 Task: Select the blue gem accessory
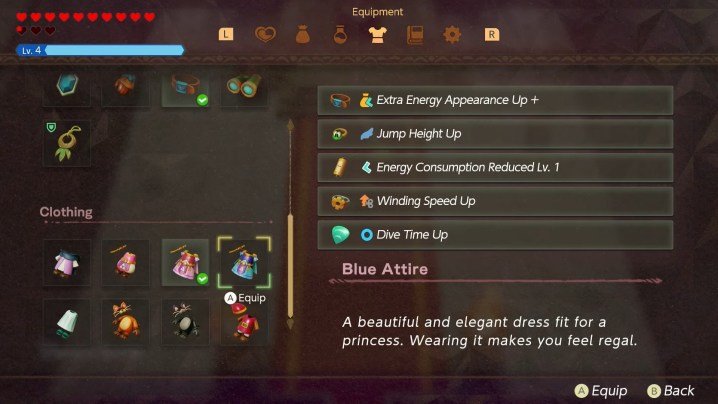(67, 86)
